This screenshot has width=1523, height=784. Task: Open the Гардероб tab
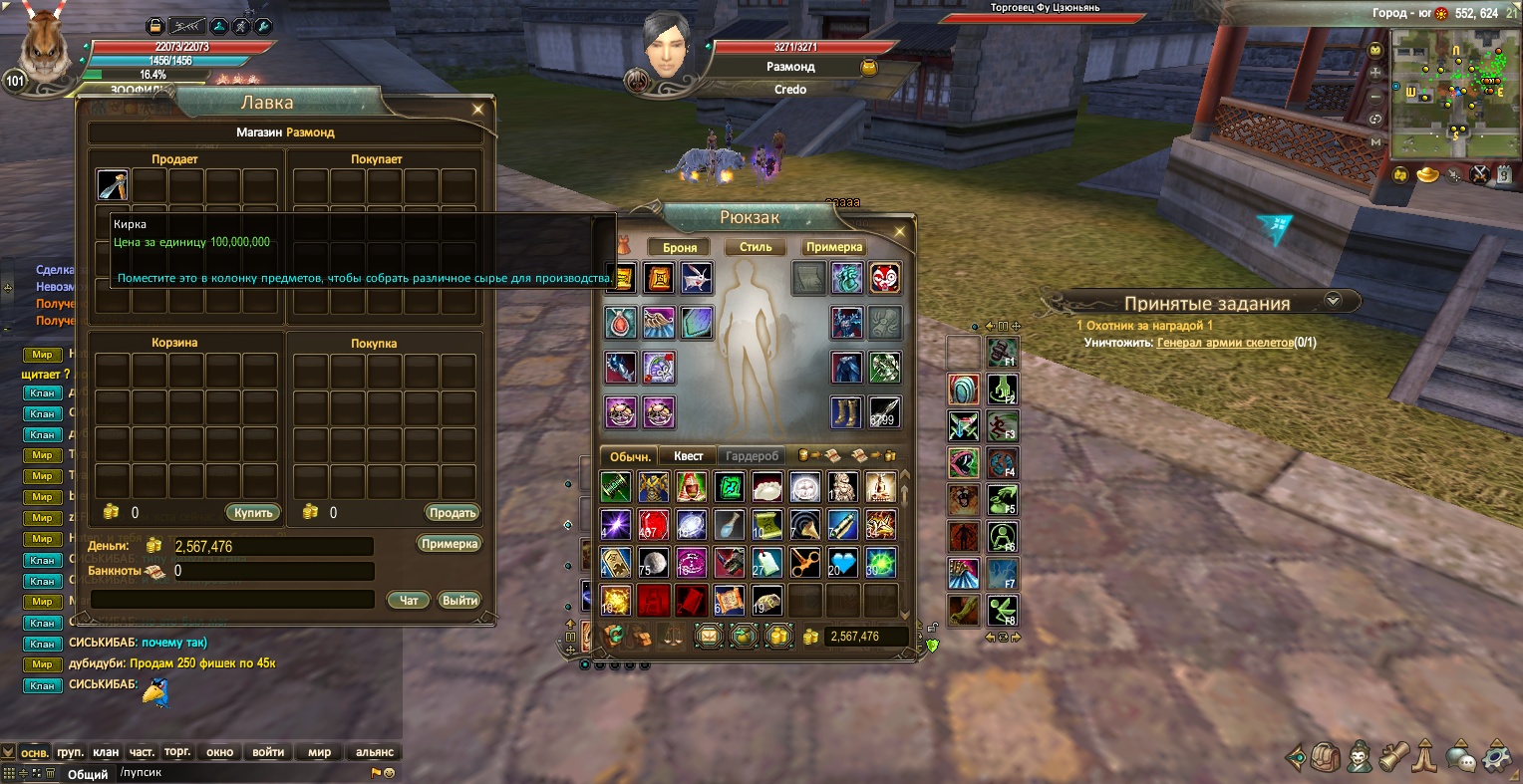pos(752,456)
